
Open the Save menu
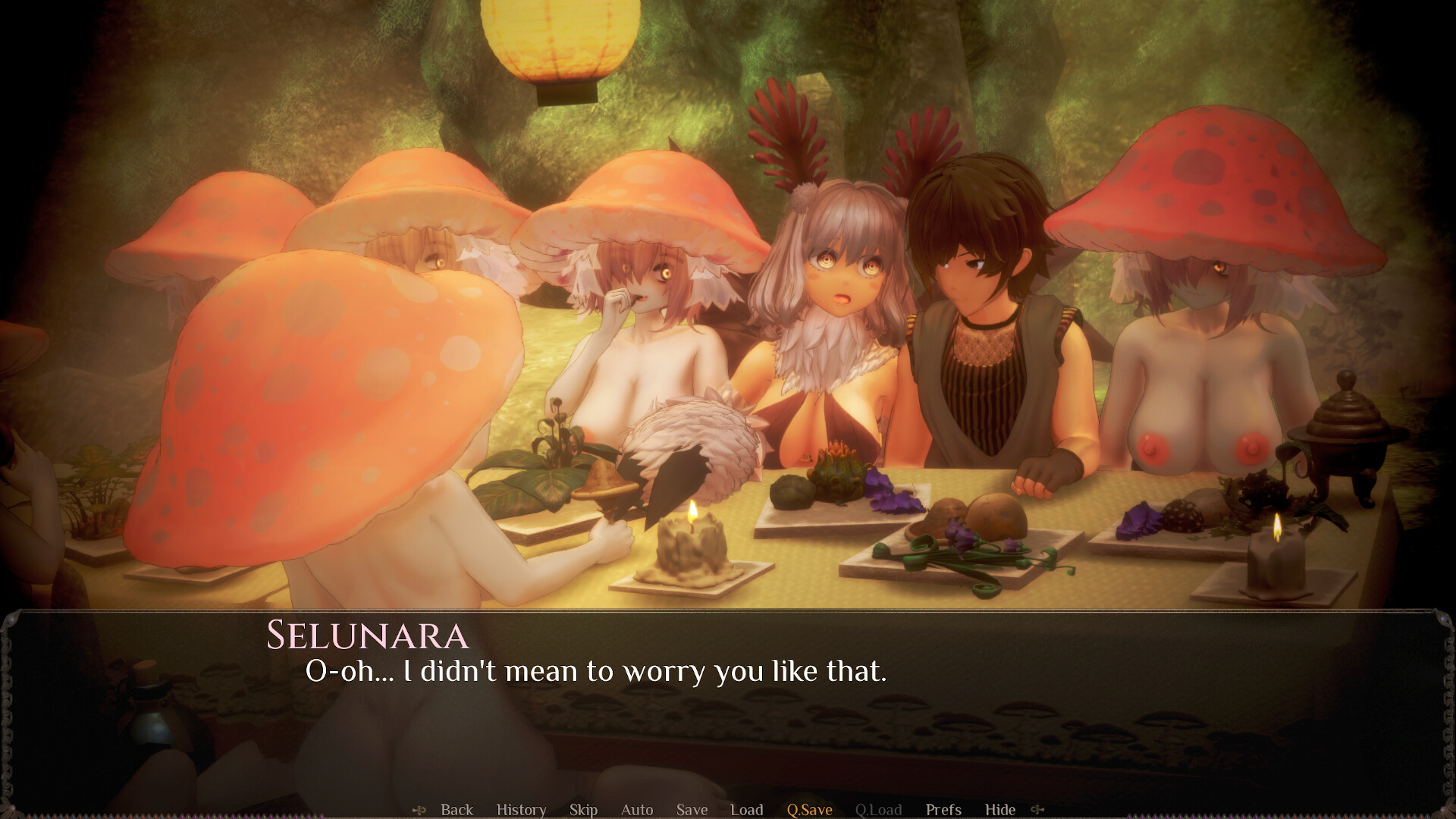pos(691,809)
